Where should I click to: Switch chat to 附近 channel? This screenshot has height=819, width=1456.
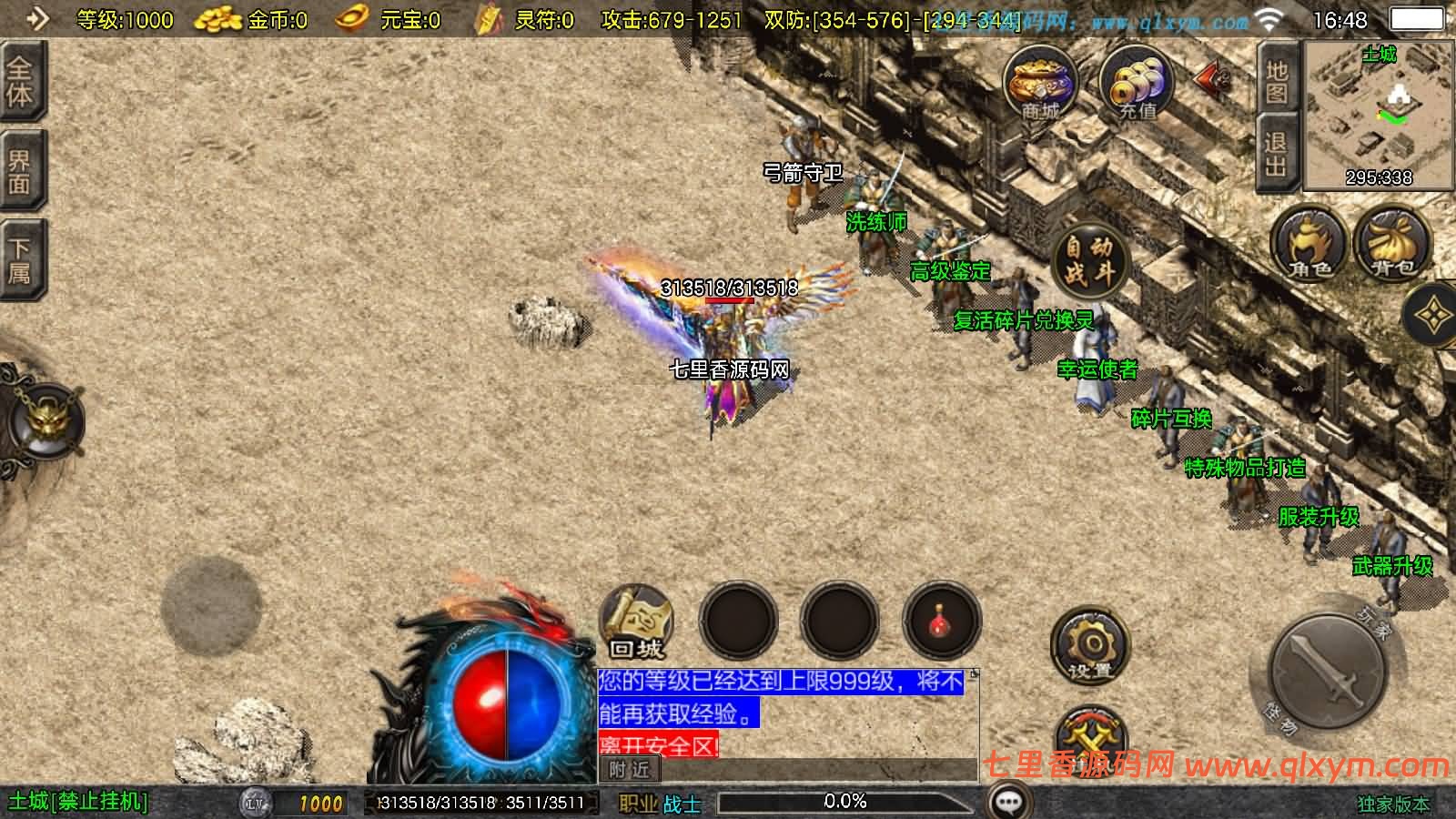point(629,770)
